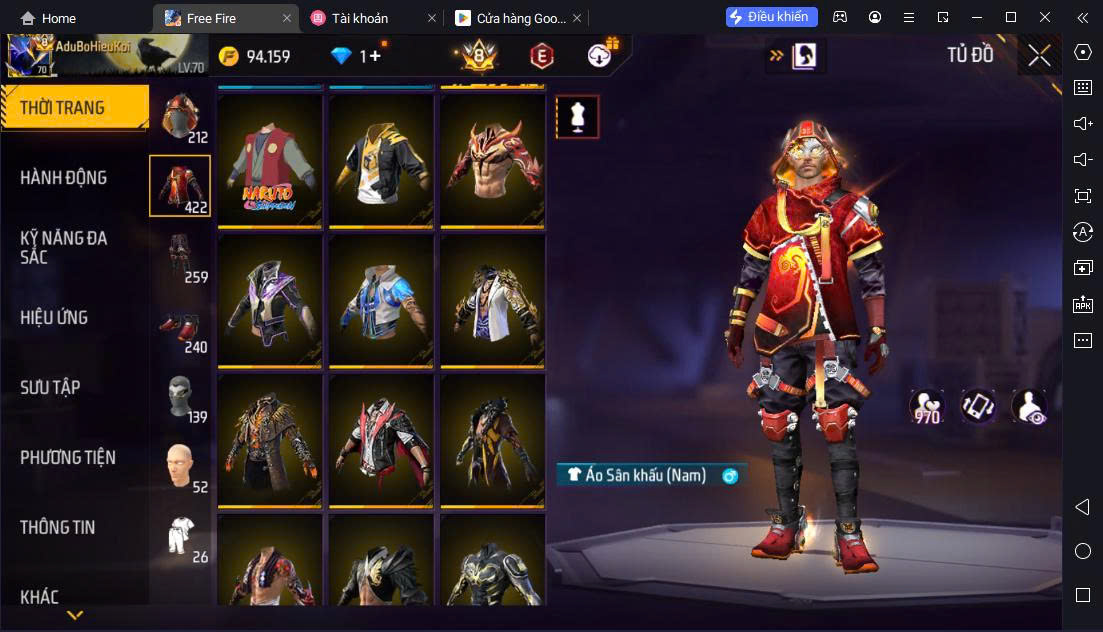Screen dimensions: 1103x632
Task: Select the pants subcategory with 259 items
Action: pyautogui.click(x=180, y=256)
